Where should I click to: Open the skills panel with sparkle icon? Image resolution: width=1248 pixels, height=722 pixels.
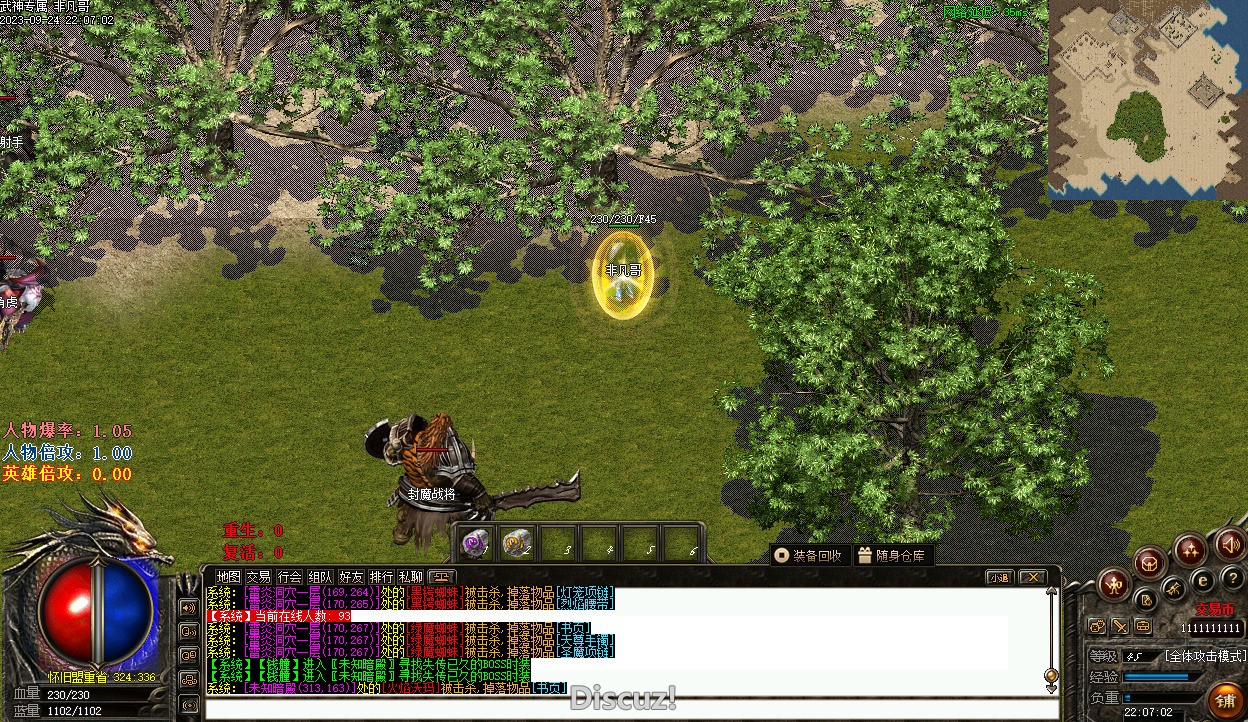pos(1190,548)
